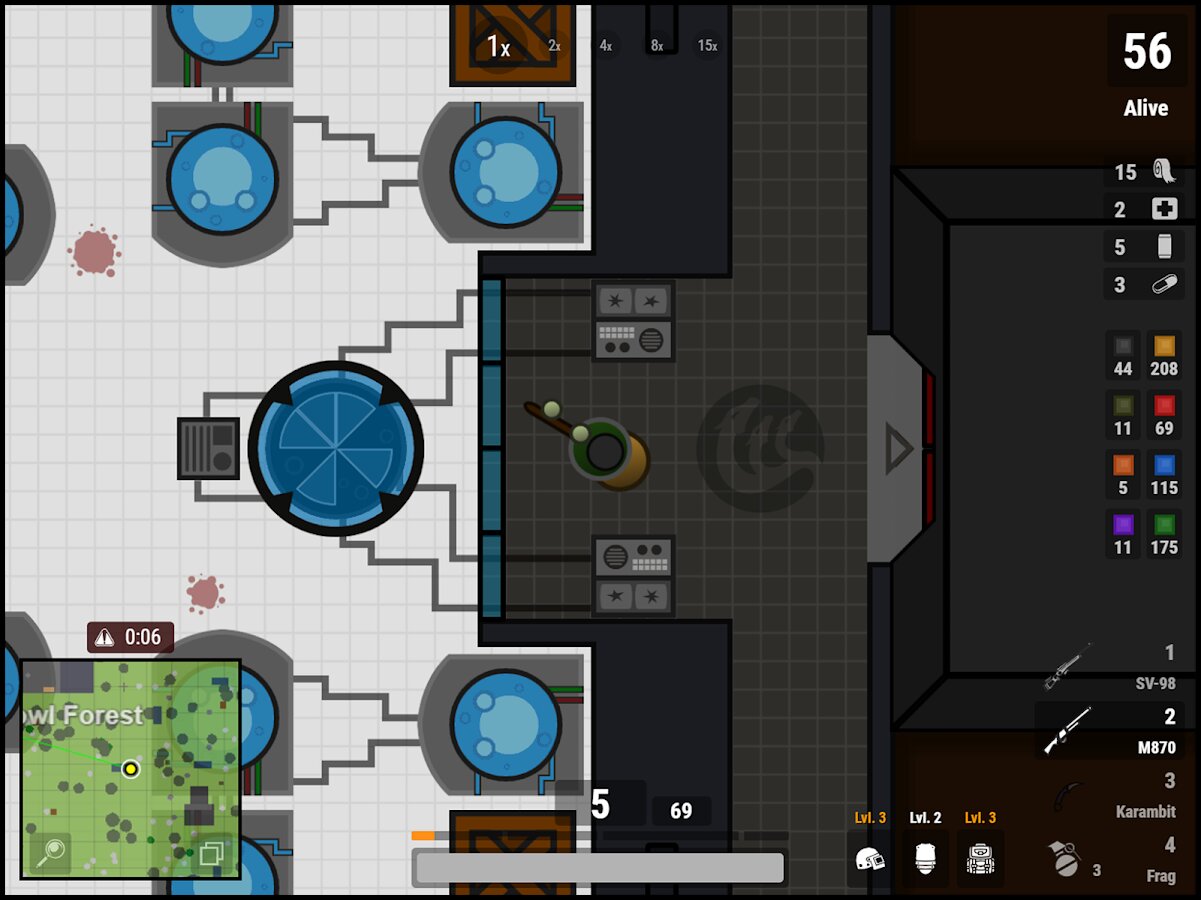Equip the 8x scope
The width and height of the screenshot is (1201, 900).
(x=657, y=45)
